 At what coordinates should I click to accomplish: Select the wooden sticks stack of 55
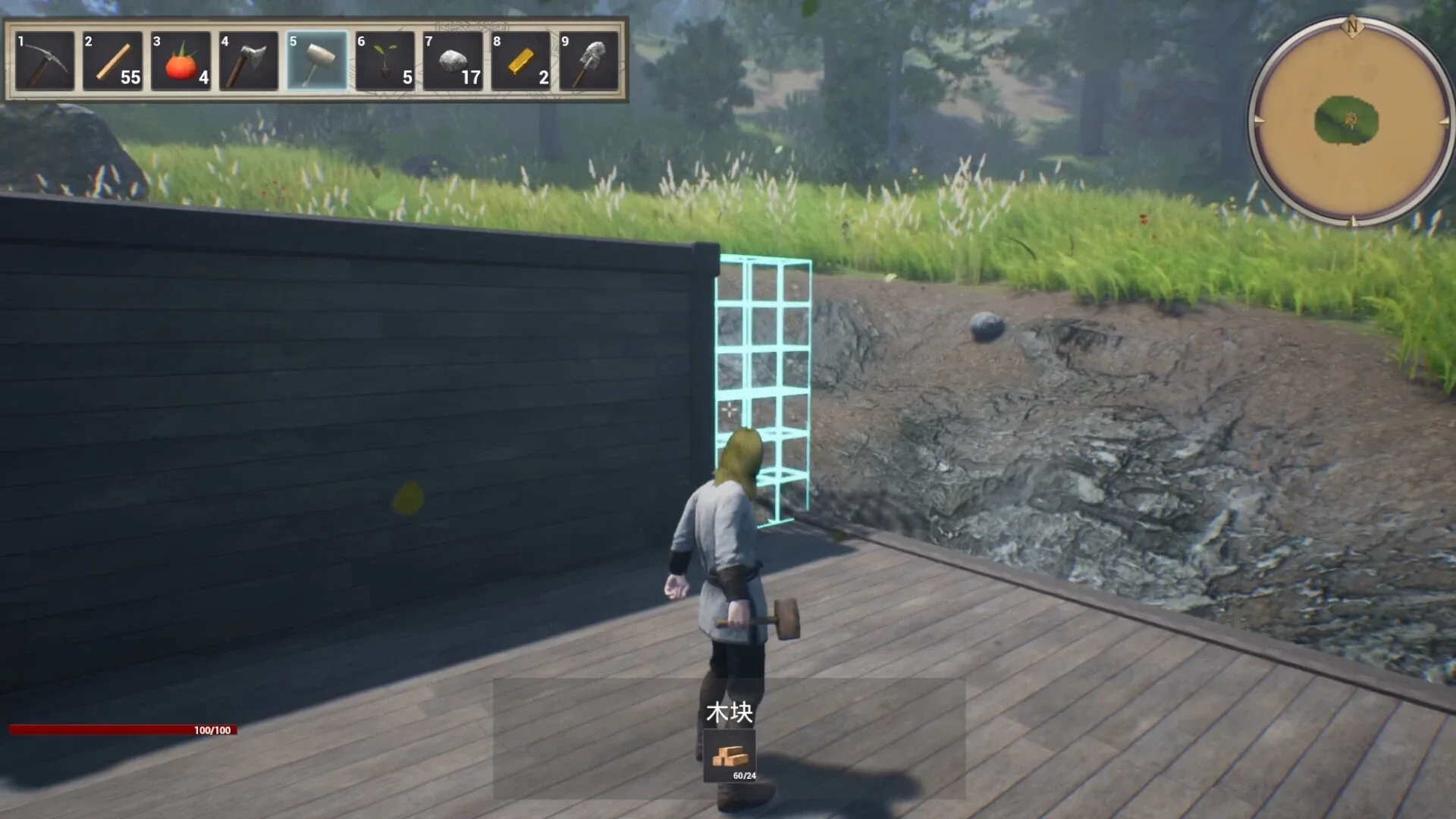click(x=112, y=61)
